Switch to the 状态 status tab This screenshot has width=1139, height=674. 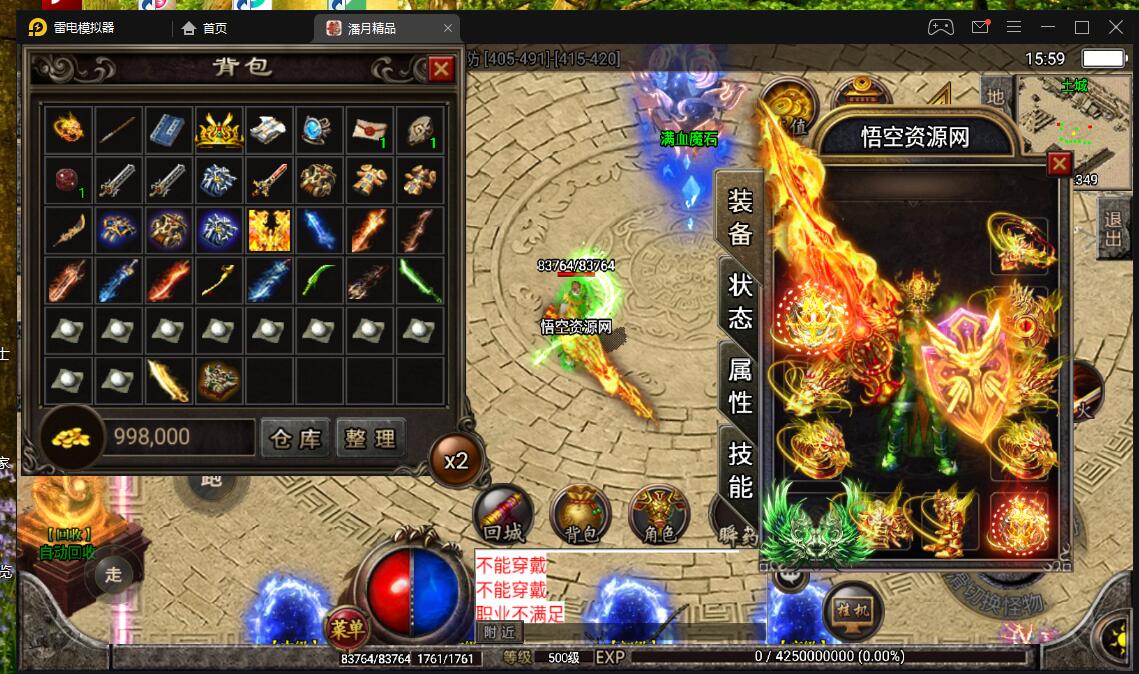(x=740, y=302)
